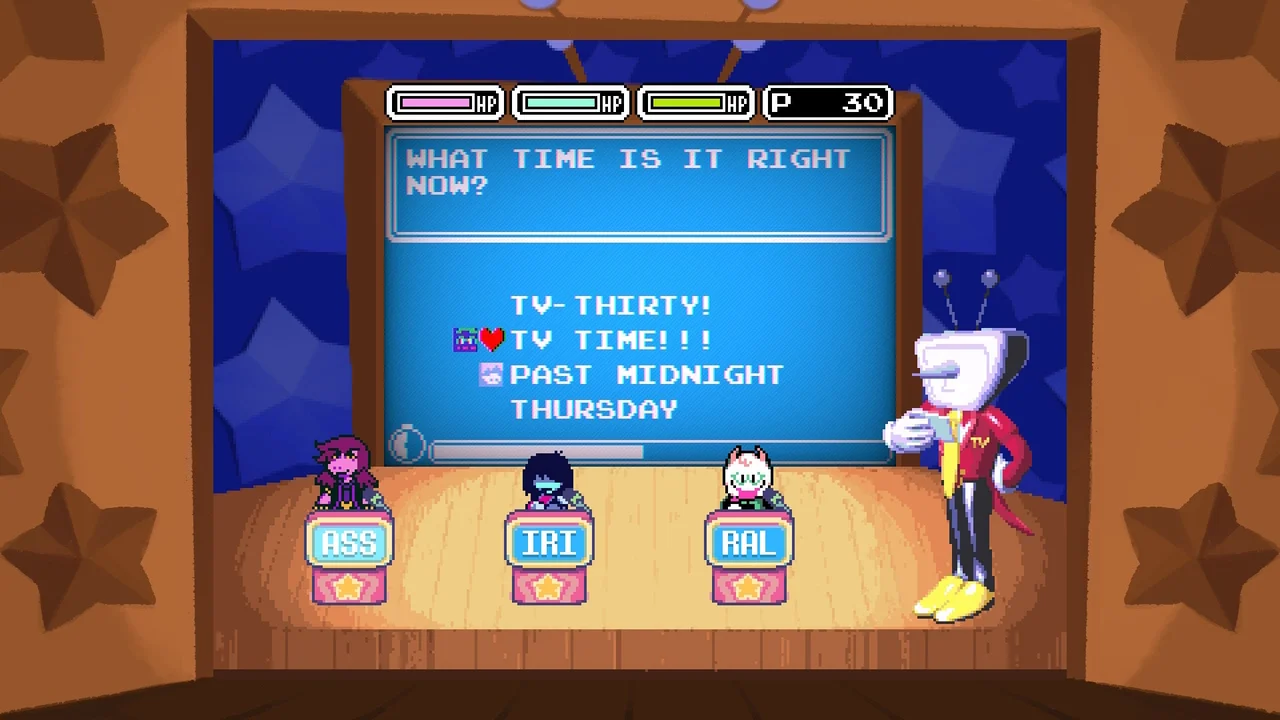The image size is (1280, 720).
Task: Select Ralsei's green HP bar icon
Action: point(688,102)
